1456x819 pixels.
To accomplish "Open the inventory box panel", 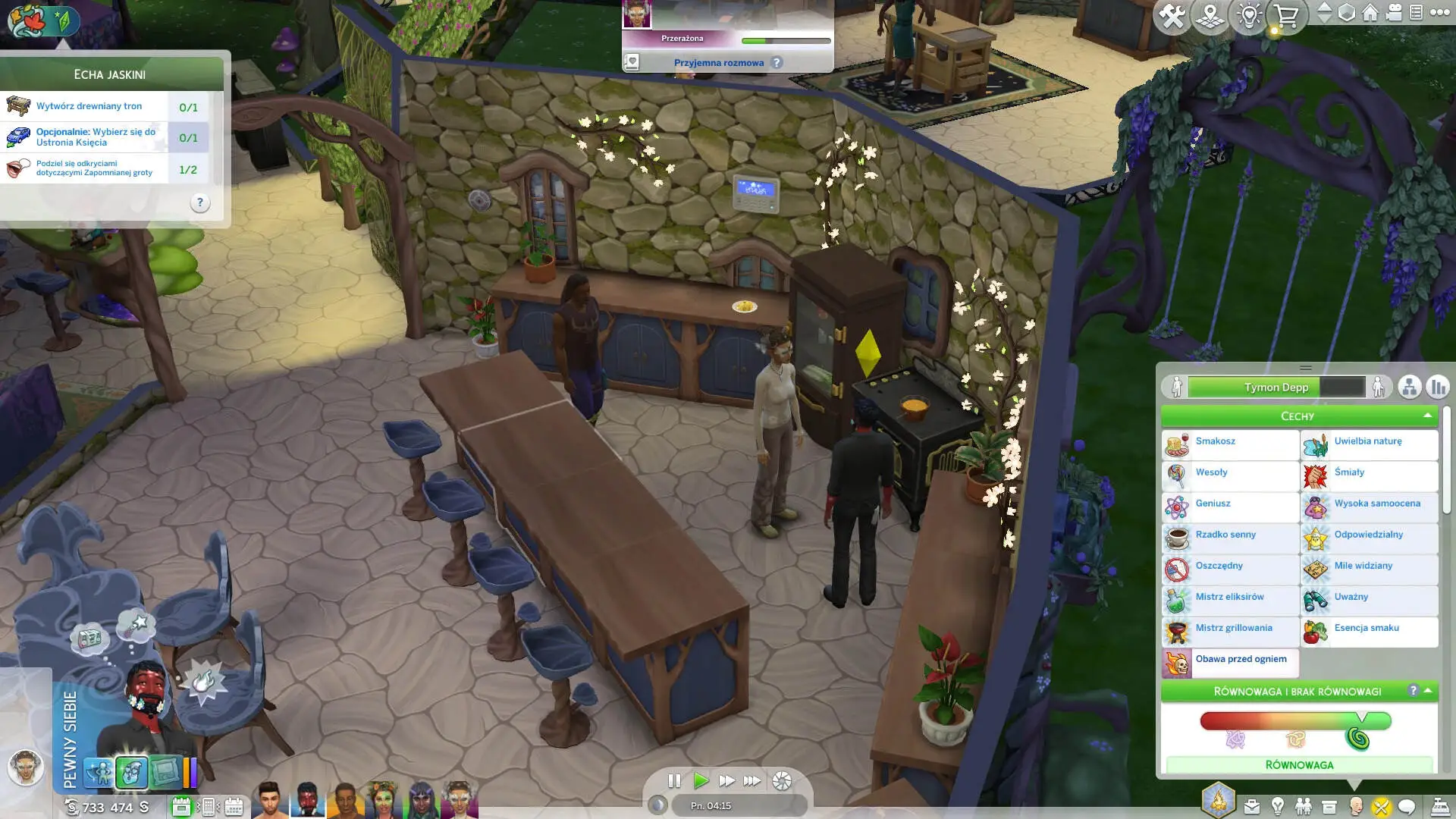I will tap(1329, 807).
